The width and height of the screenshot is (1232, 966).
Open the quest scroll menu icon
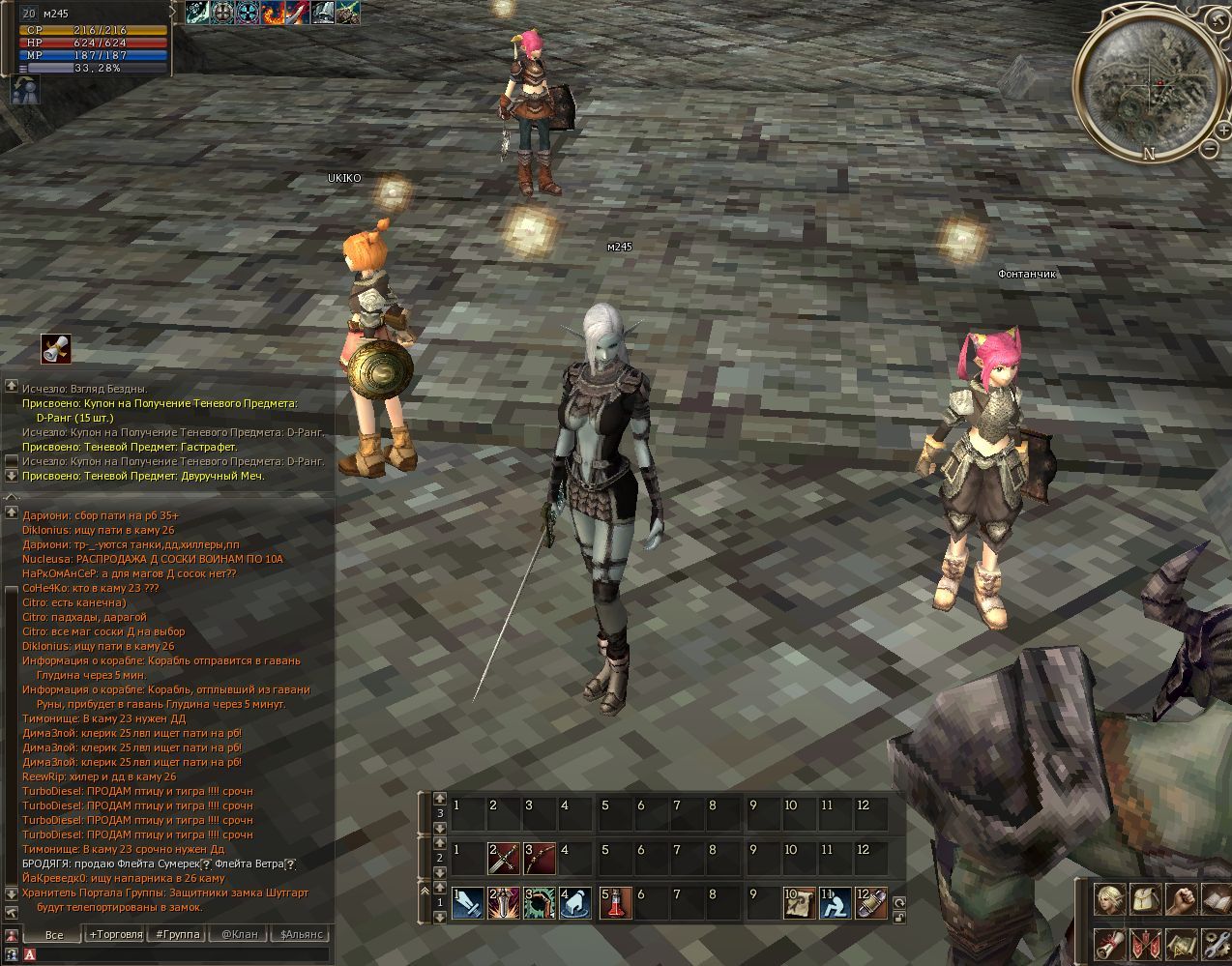click(1110, 943)
